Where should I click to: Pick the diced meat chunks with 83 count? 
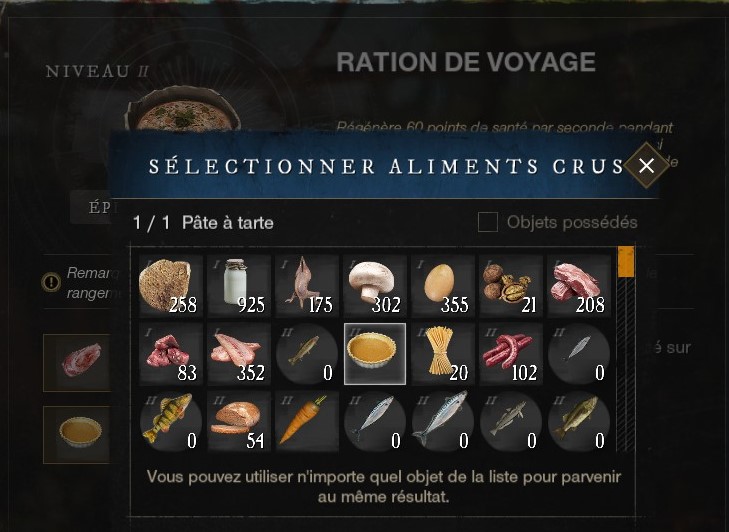(x=170, y=353)
